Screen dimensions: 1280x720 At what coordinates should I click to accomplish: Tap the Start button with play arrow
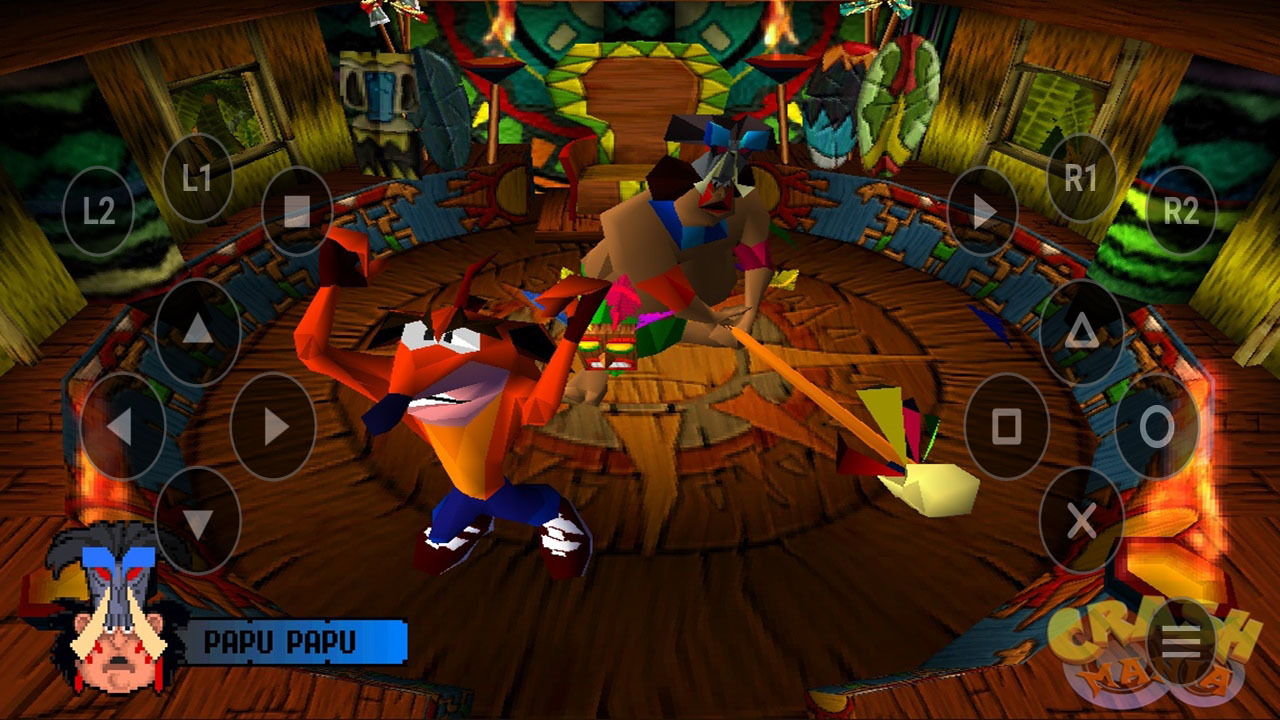tap(982, 211)
